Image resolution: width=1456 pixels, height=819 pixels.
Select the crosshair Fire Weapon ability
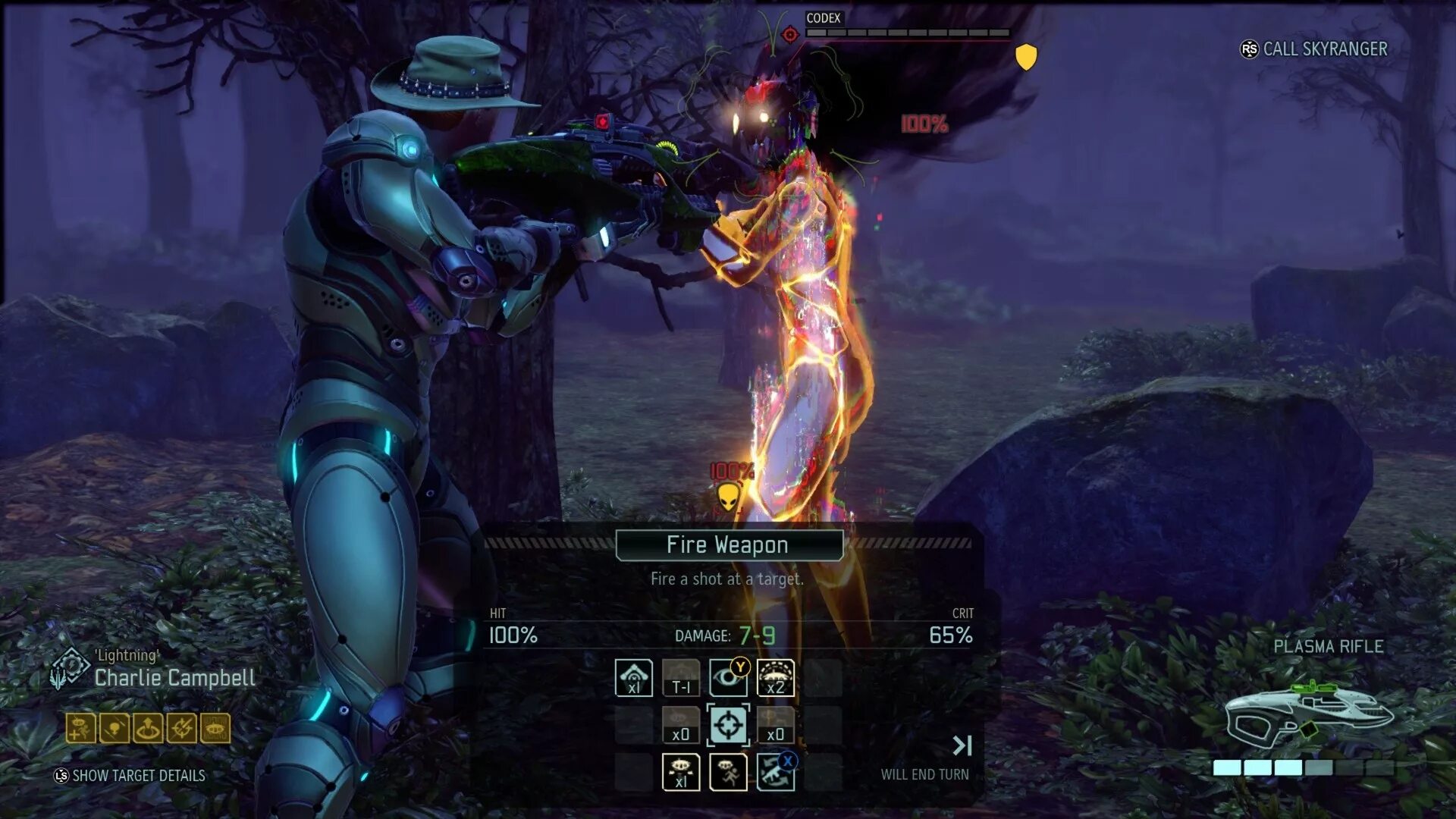(728, 725)
